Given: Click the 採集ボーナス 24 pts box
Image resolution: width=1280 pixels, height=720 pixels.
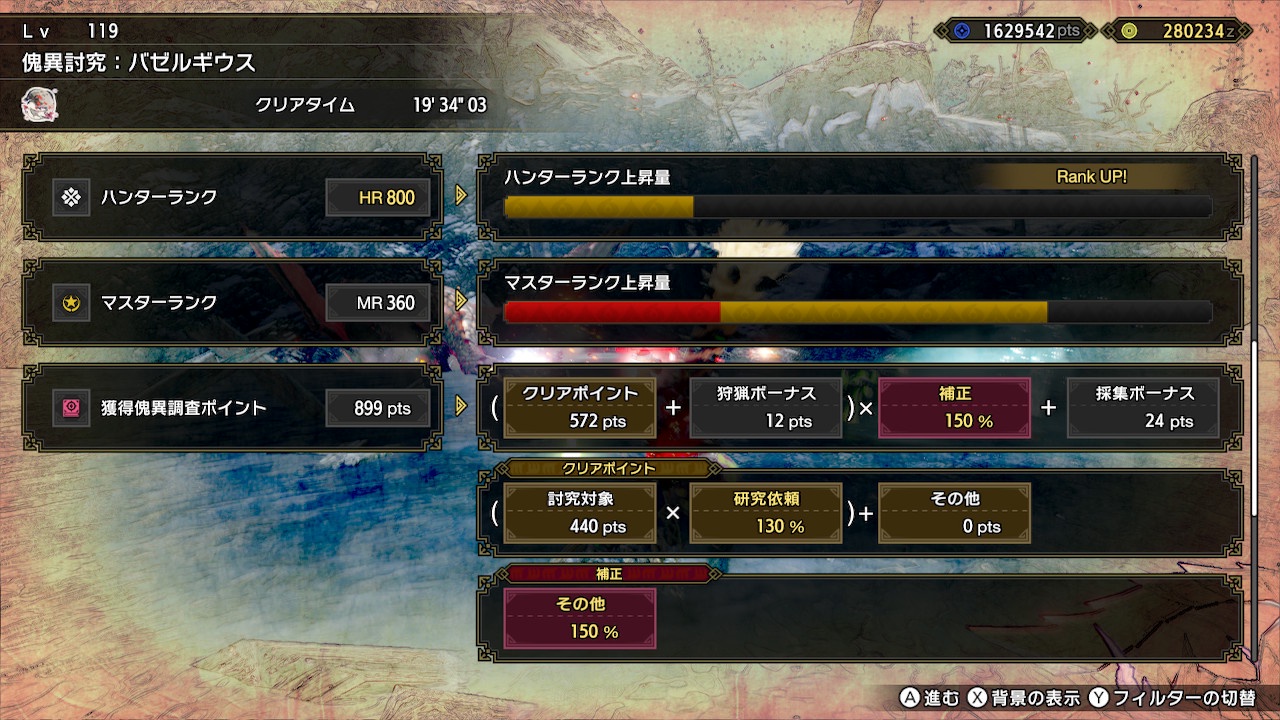Looking at the screenshot, I should [x=1143, y=407].
